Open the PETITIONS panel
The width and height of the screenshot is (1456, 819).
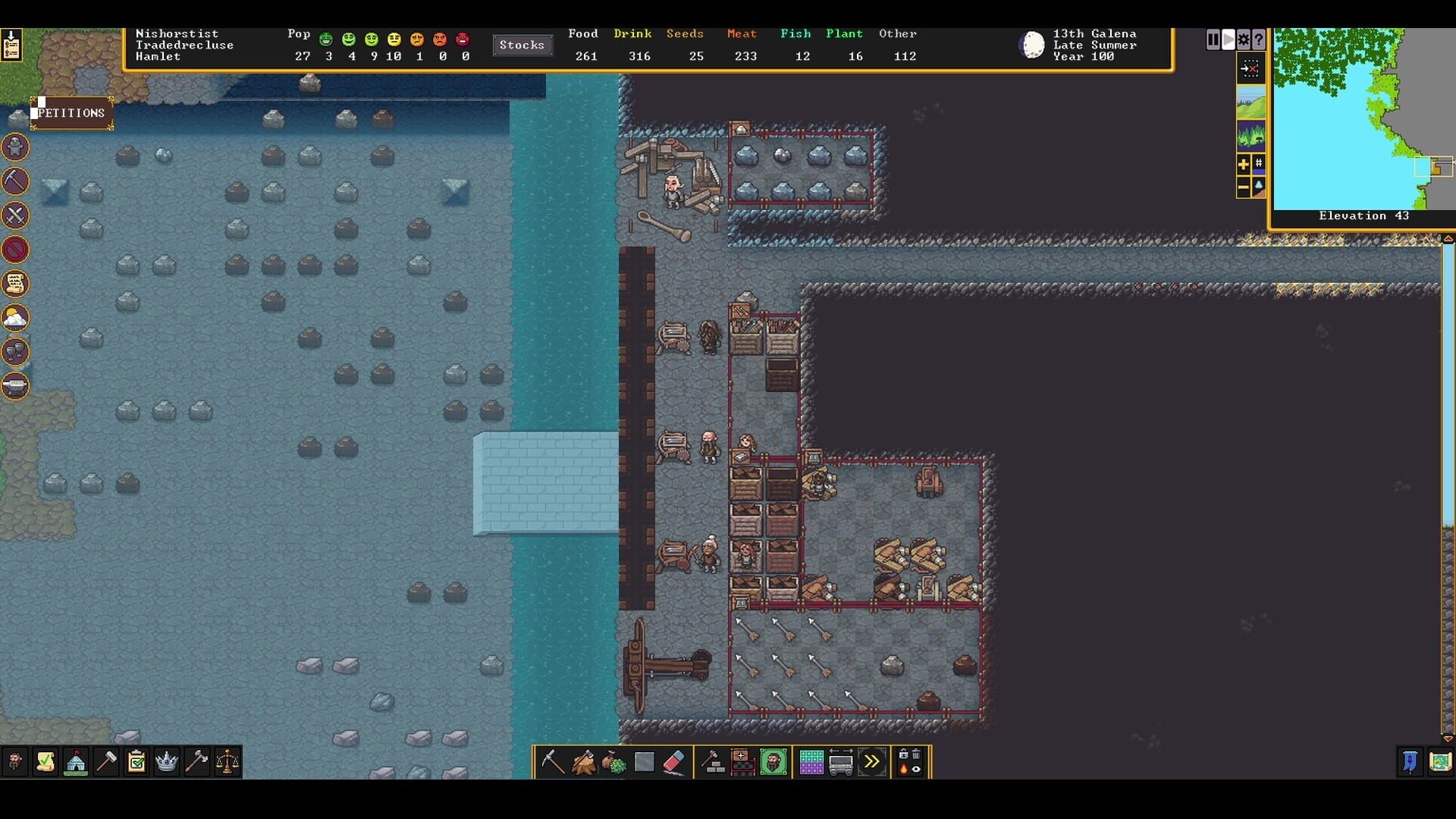point(70,112)
